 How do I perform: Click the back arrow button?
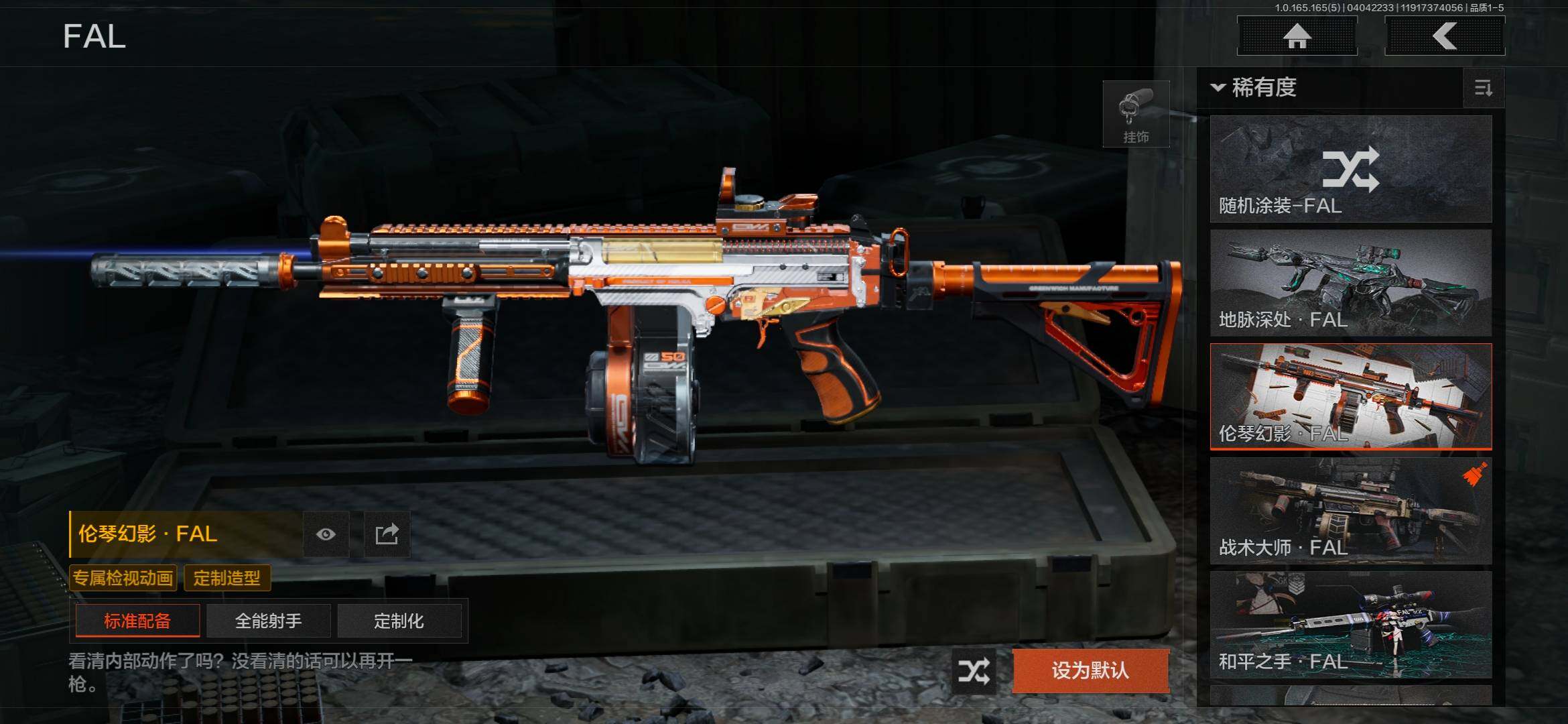click(1445, 36)
